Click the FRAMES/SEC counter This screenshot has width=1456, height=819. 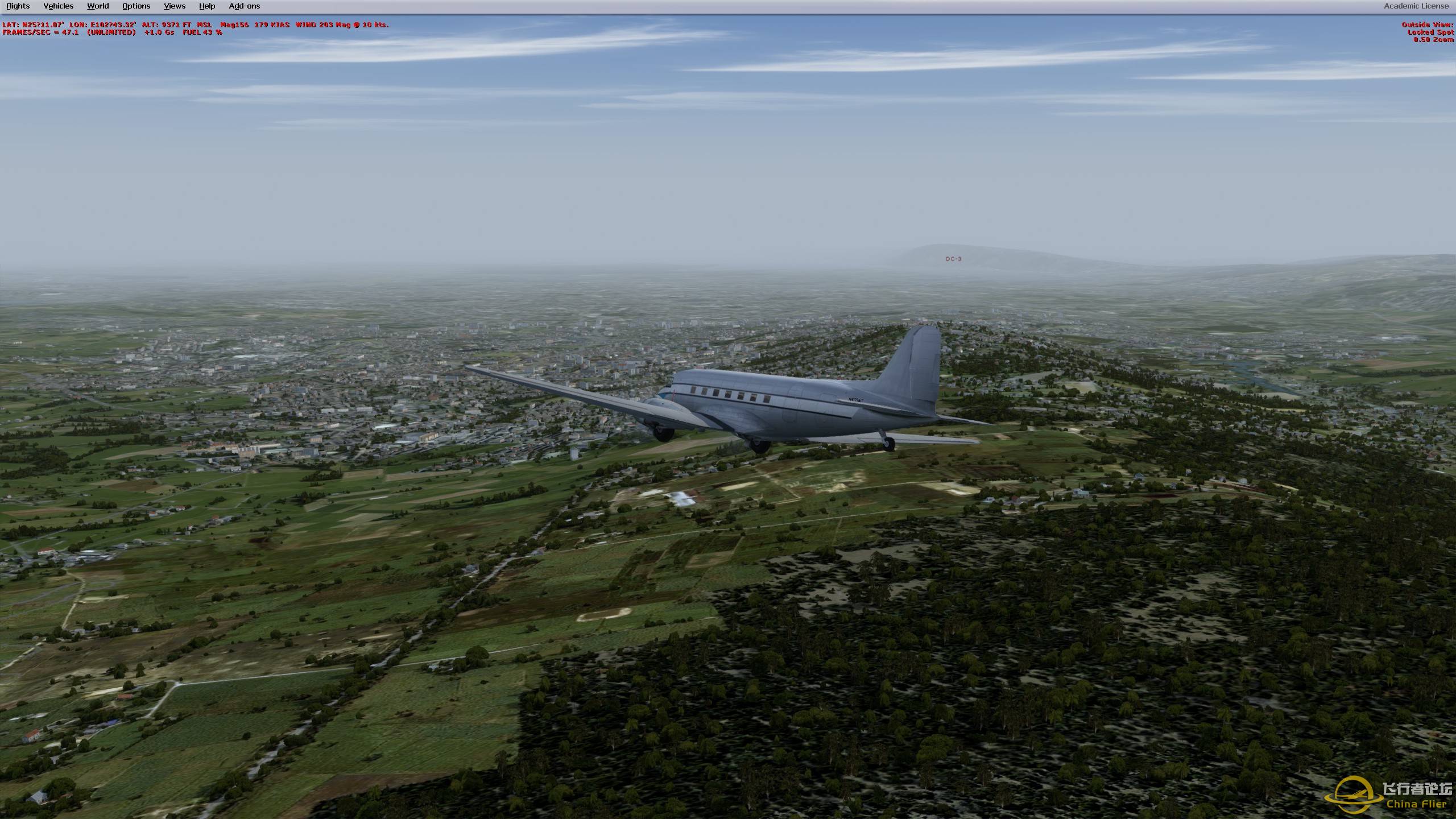point(39,33)
